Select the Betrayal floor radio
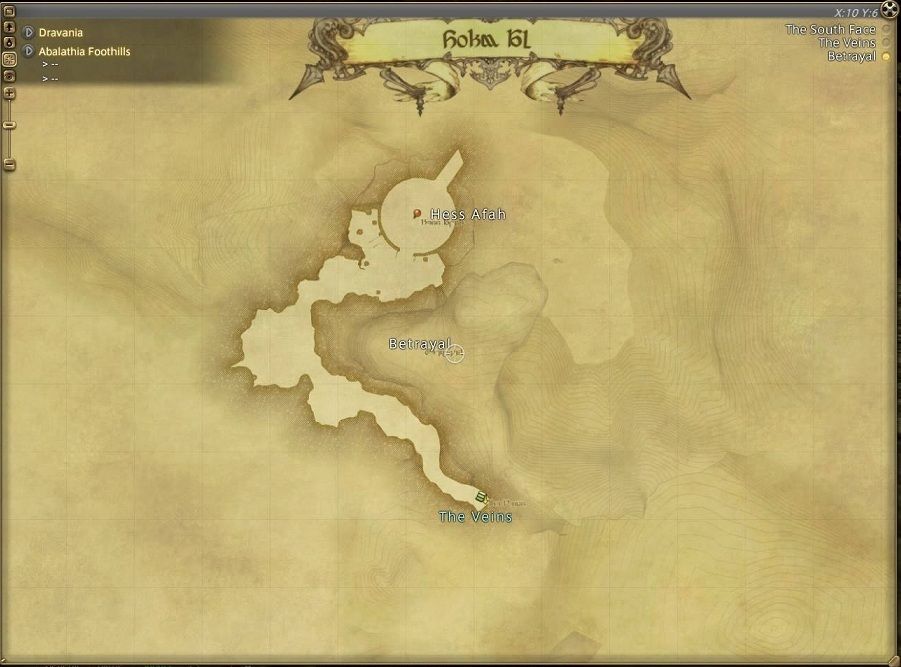The image size is (901, 667). tap(886, 57)
